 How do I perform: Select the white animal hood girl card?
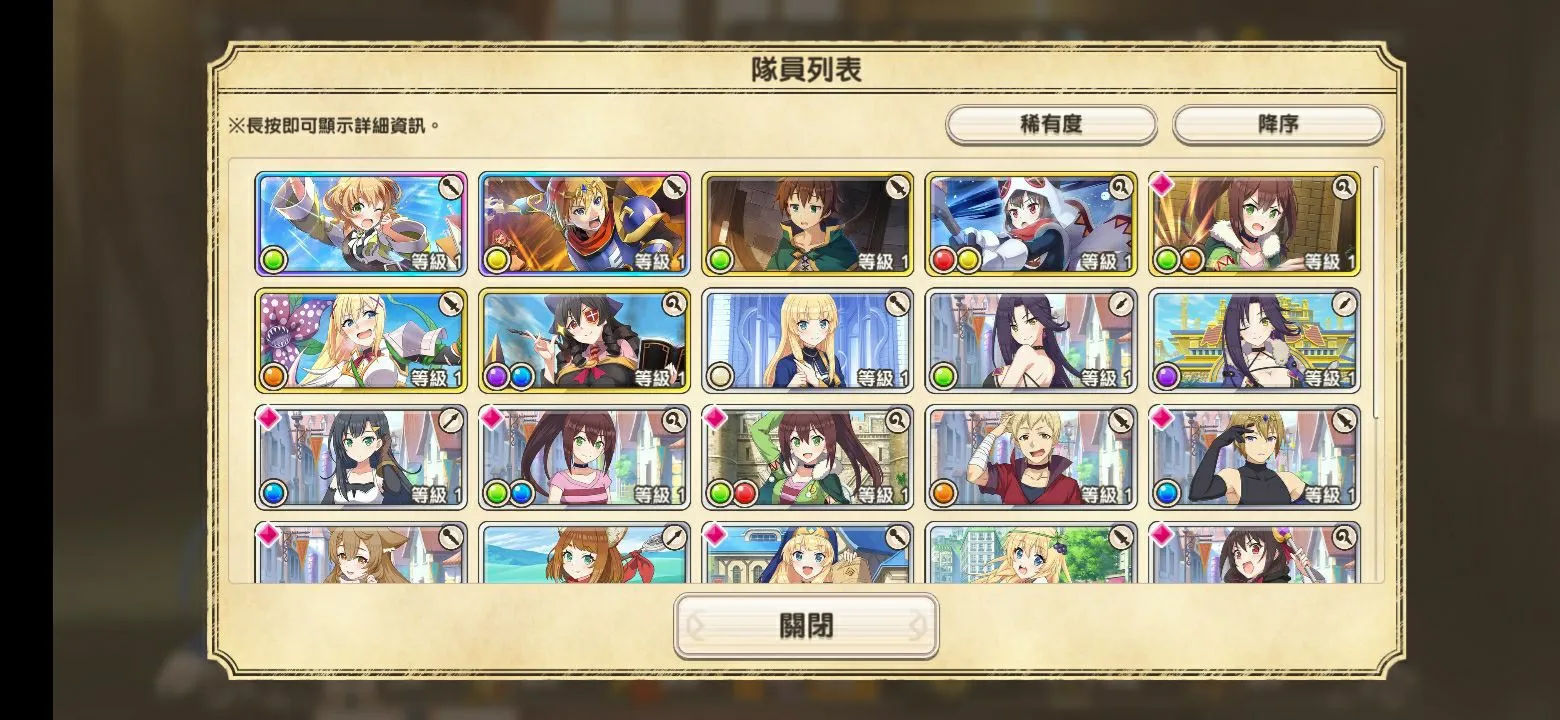coord(1031,224)
